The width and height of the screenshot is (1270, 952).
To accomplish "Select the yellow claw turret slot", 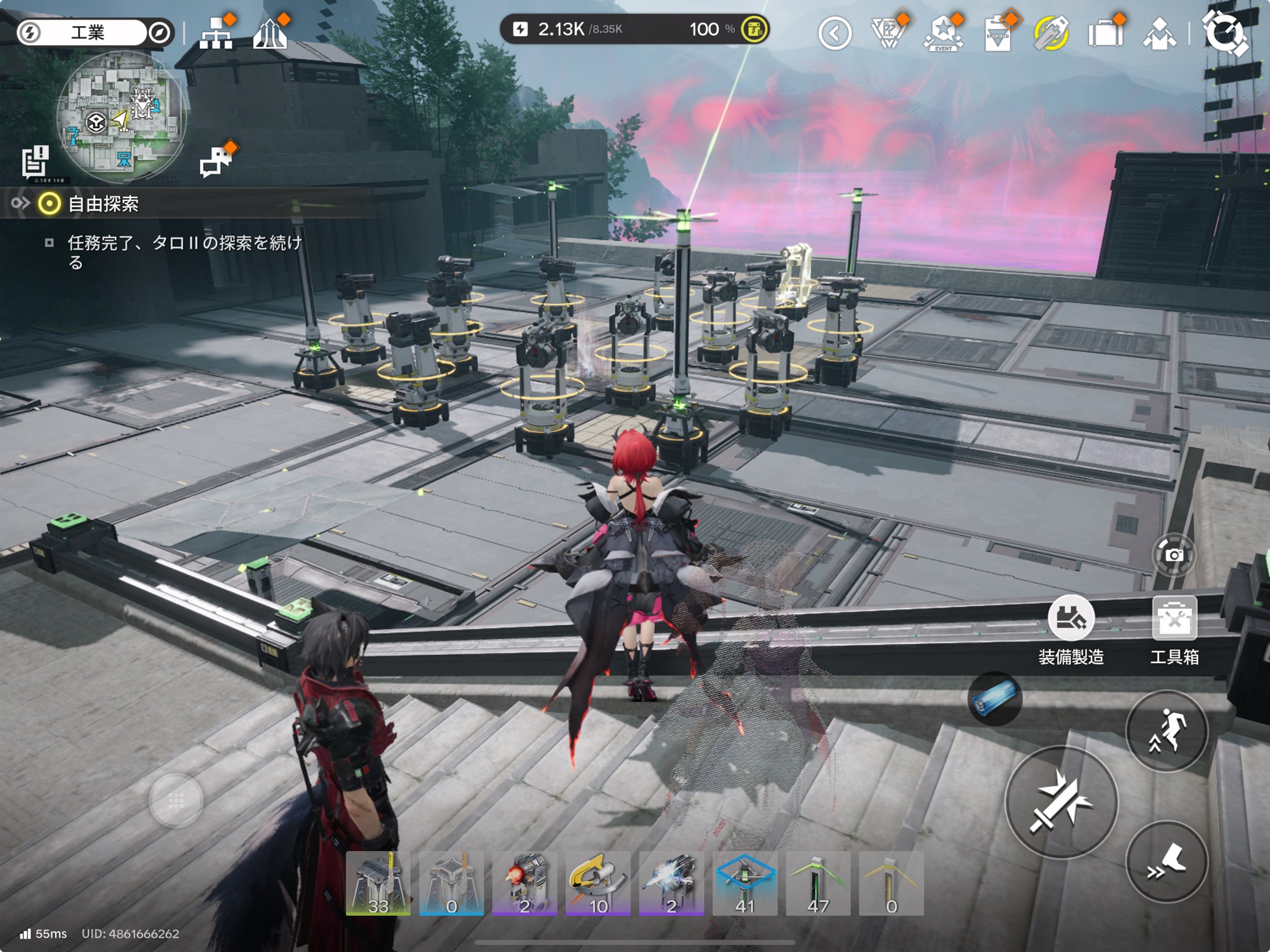I will pos(598,883).
